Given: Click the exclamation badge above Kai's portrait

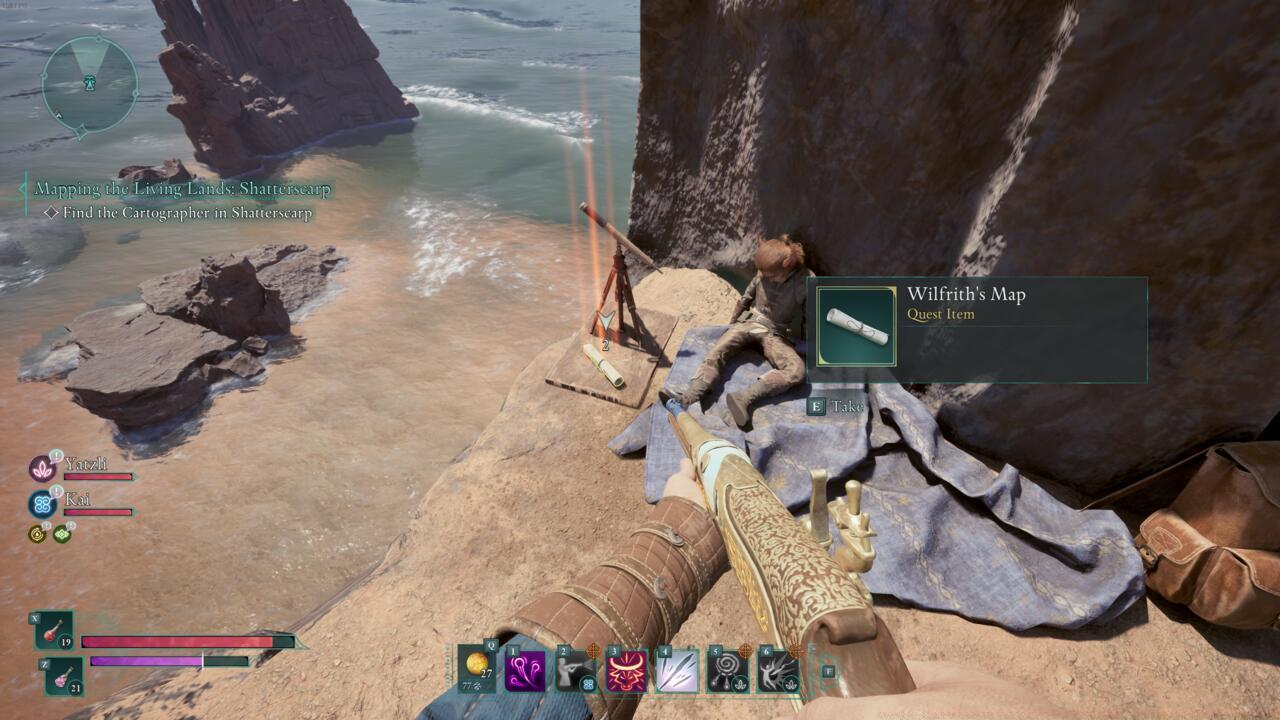Looking at the screenshot, I should pyautogui.click(x=56, y=491).
